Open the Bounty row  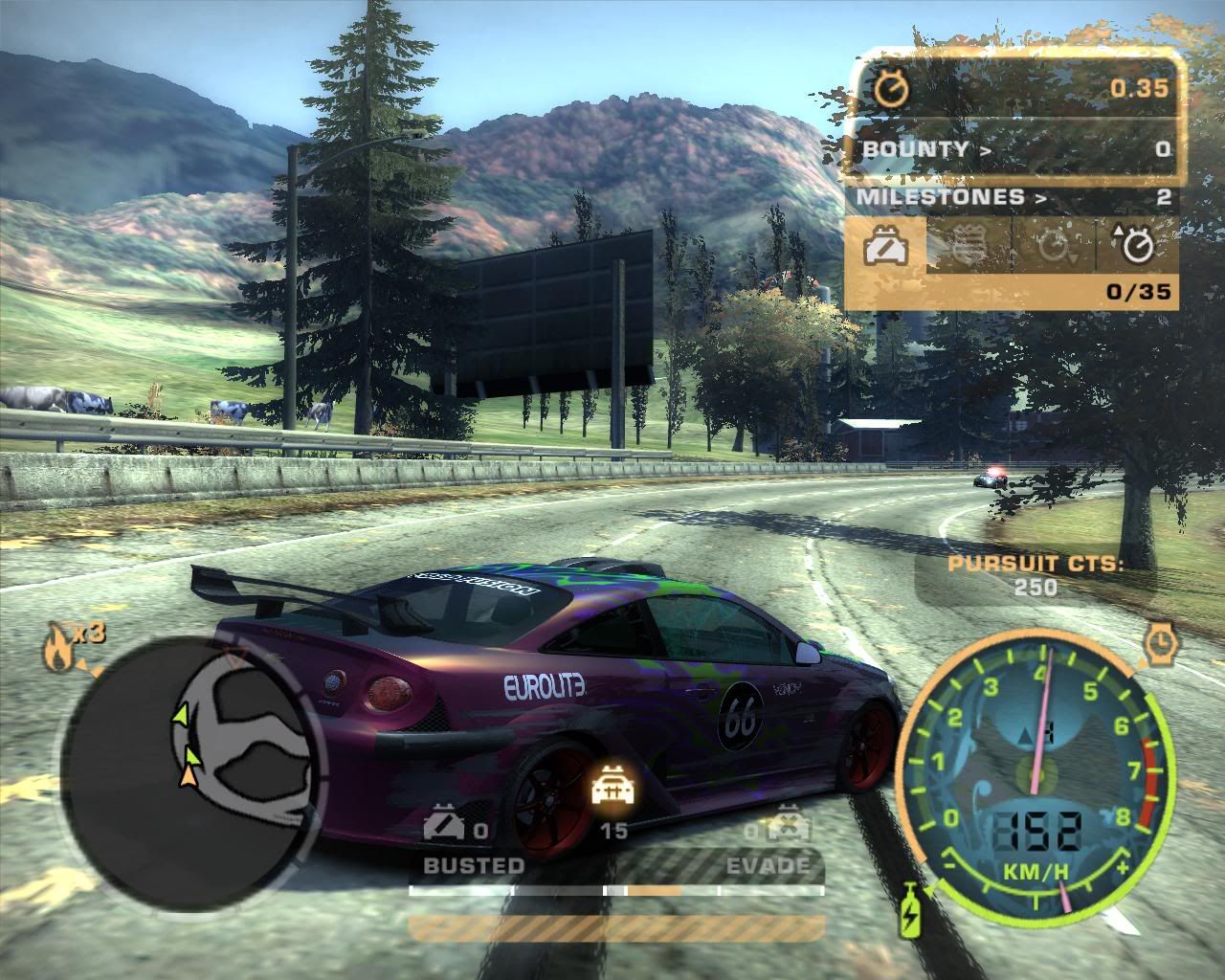click(1014, 149)
